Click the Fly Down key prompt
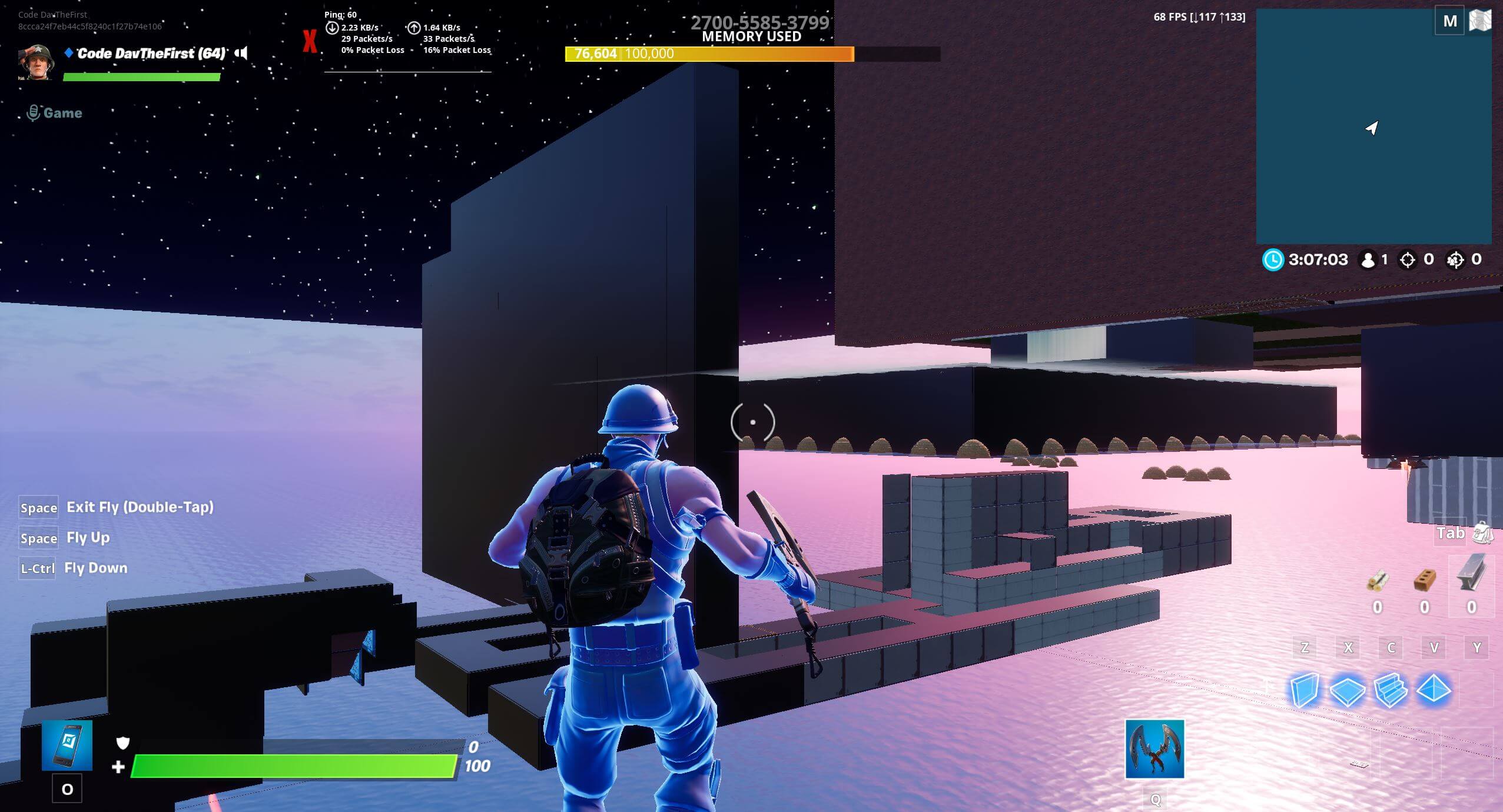Image resolution: width=1503 pixels, height=812 pixels. click(x=95, y=568)
